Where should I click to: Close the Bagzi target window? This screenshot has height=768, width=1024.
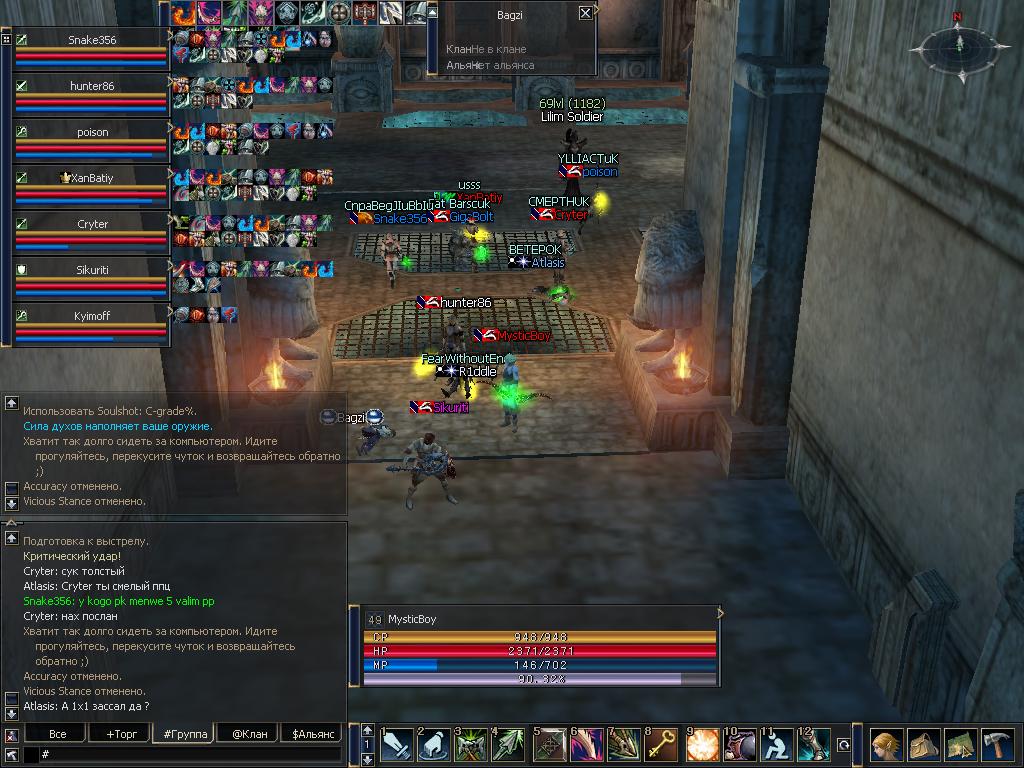(585, 13)
